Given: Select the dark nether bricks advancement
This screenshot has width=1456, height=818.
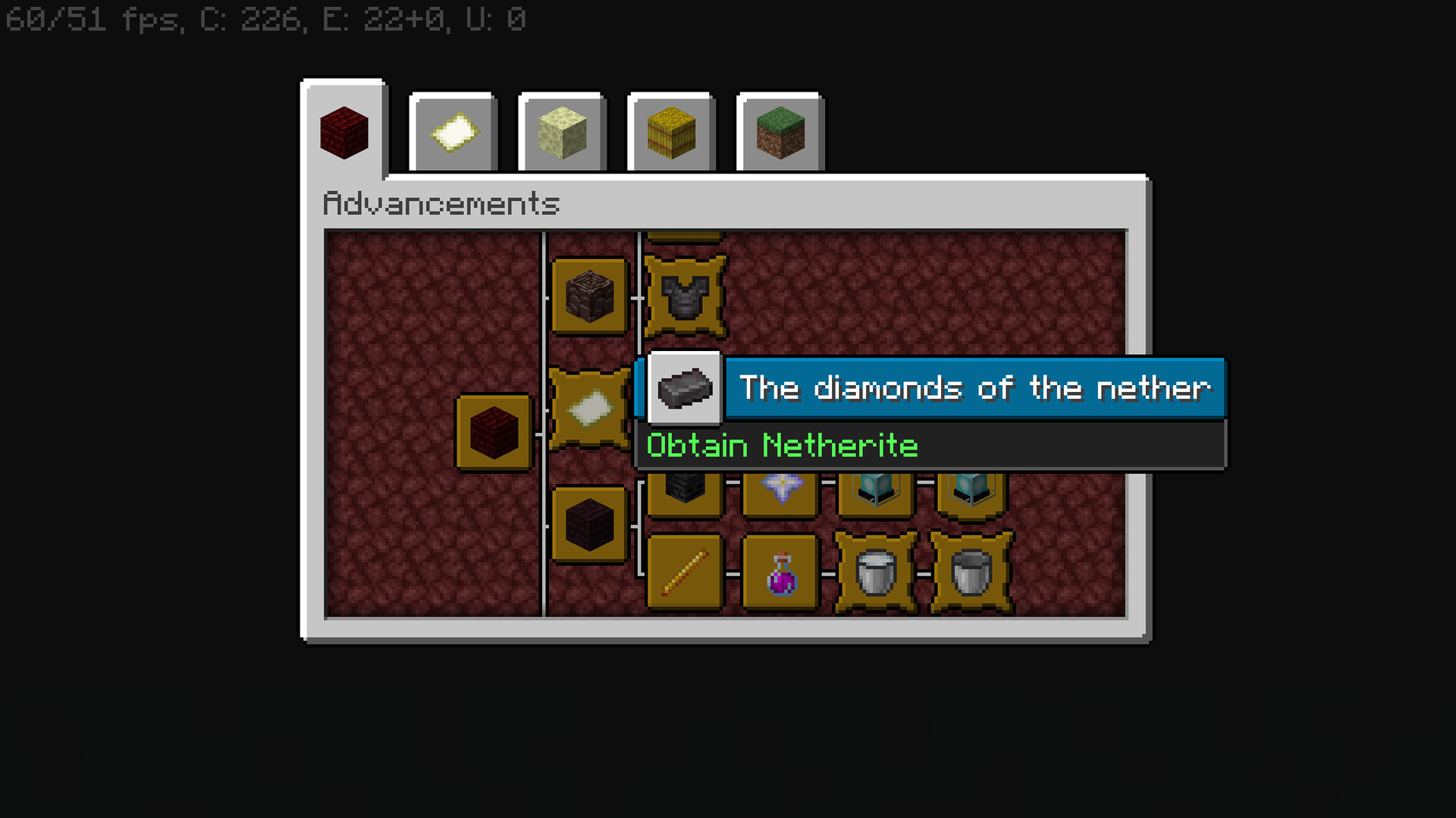Looking at the screenshot, I should [x=589, y=525].
